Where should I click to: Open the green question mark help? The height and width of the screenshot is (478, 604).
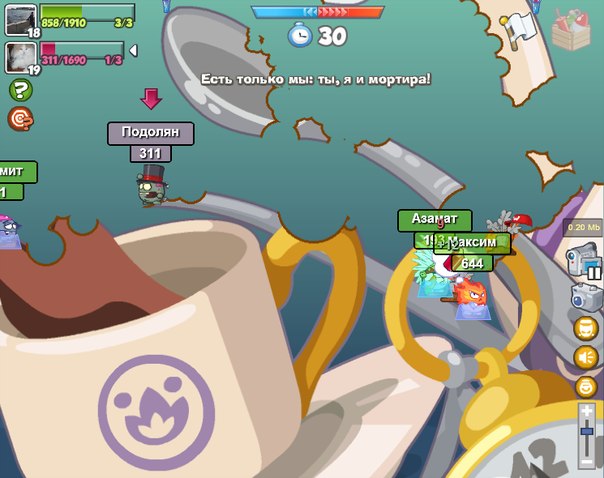tap(19, 91)
